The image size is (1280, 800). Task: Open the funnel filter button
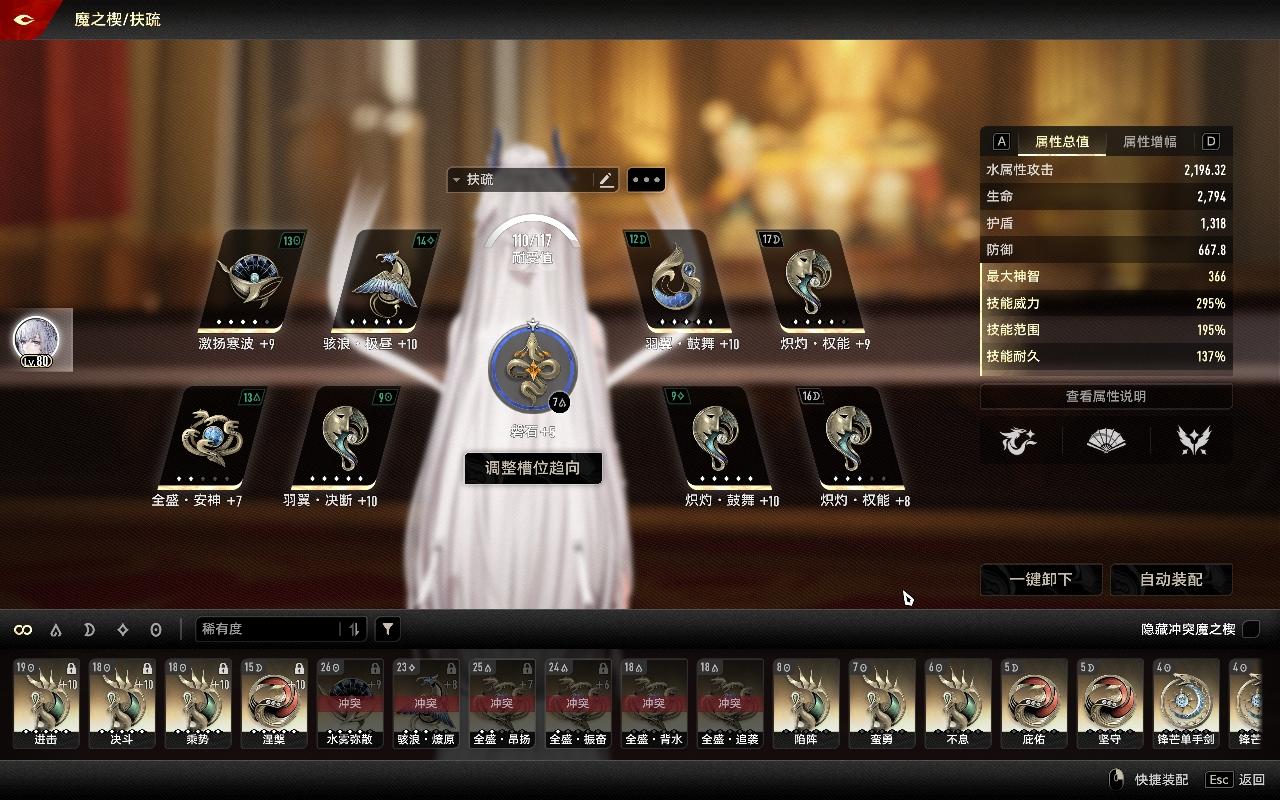[388, 629]
